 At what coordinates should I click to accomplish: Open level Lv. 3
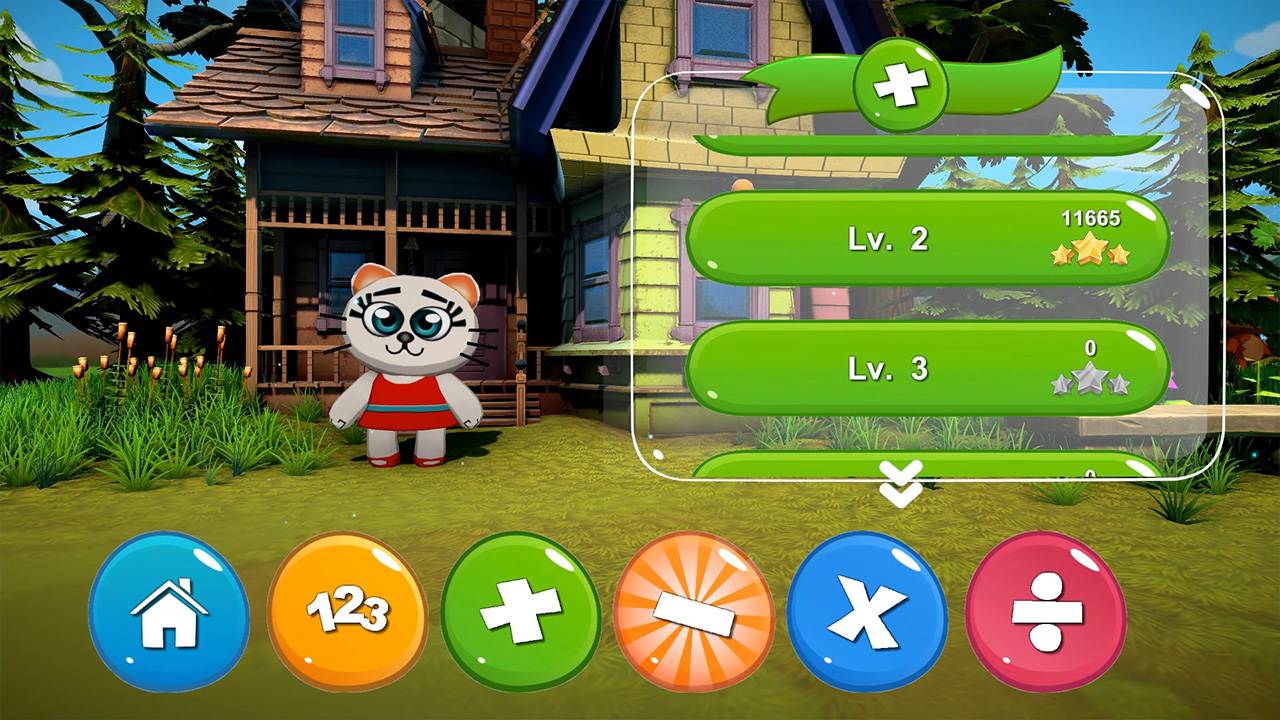point(930,368)
